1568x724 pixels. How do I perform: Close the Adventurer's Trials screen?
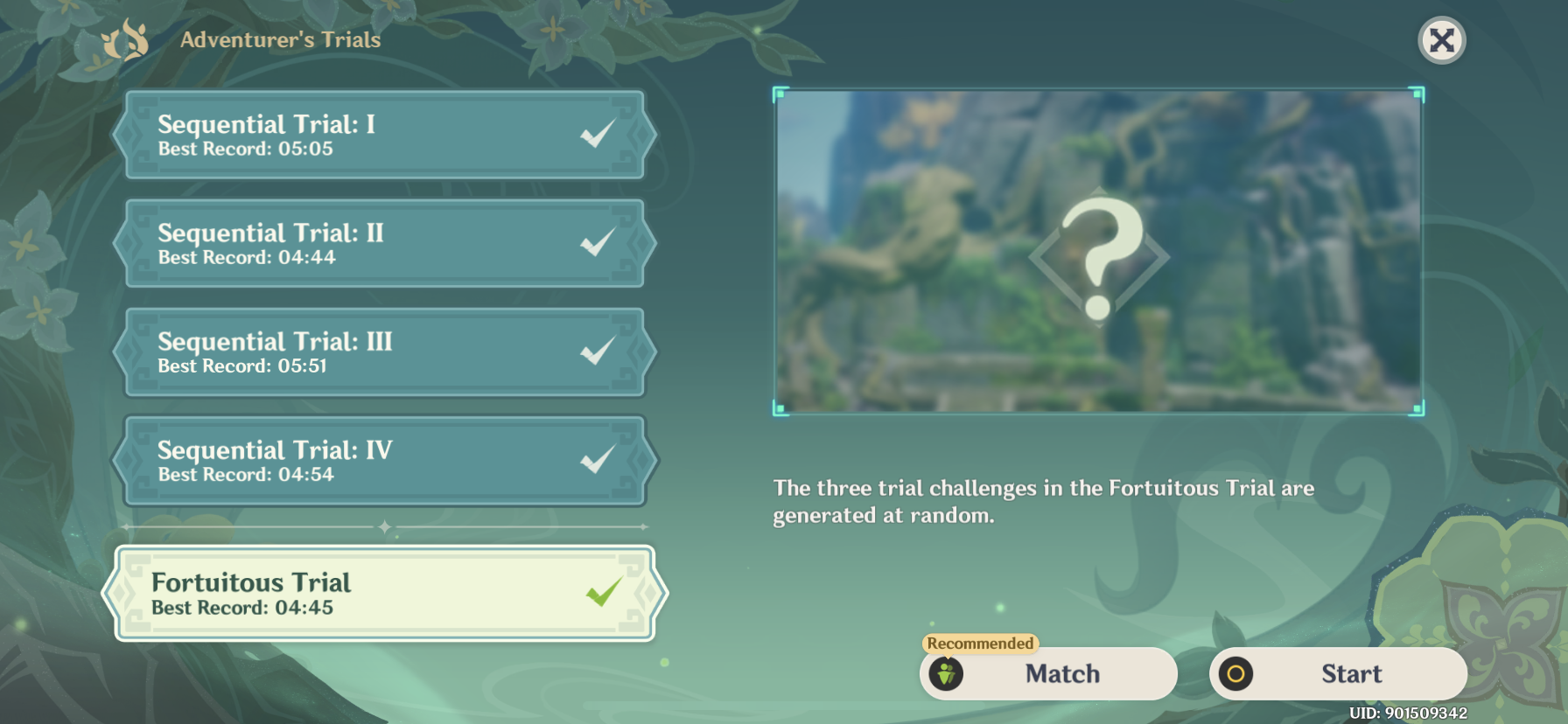click(1442, 38)
